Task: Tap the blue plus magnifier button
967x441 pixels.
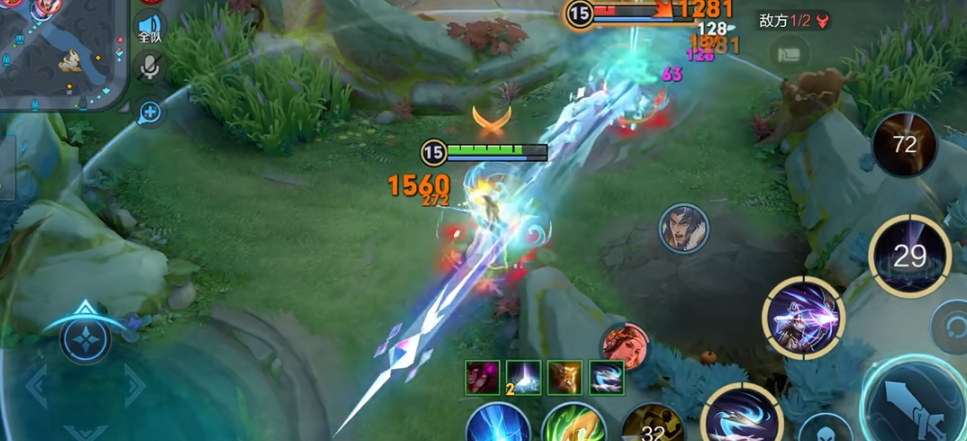Action: pyautogui.click(x=150, y=113)
